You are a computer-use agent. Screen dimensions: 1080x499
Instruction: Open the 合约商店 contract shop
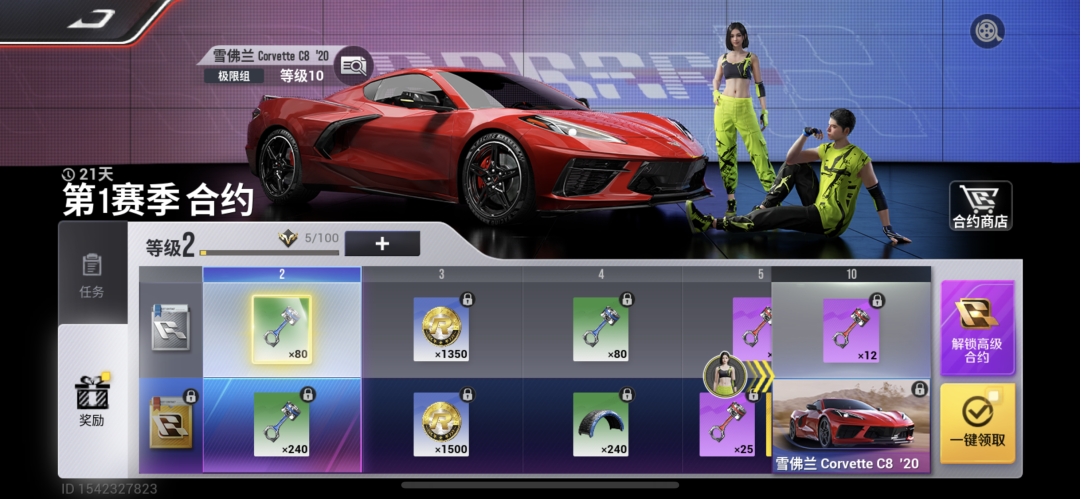979,206
